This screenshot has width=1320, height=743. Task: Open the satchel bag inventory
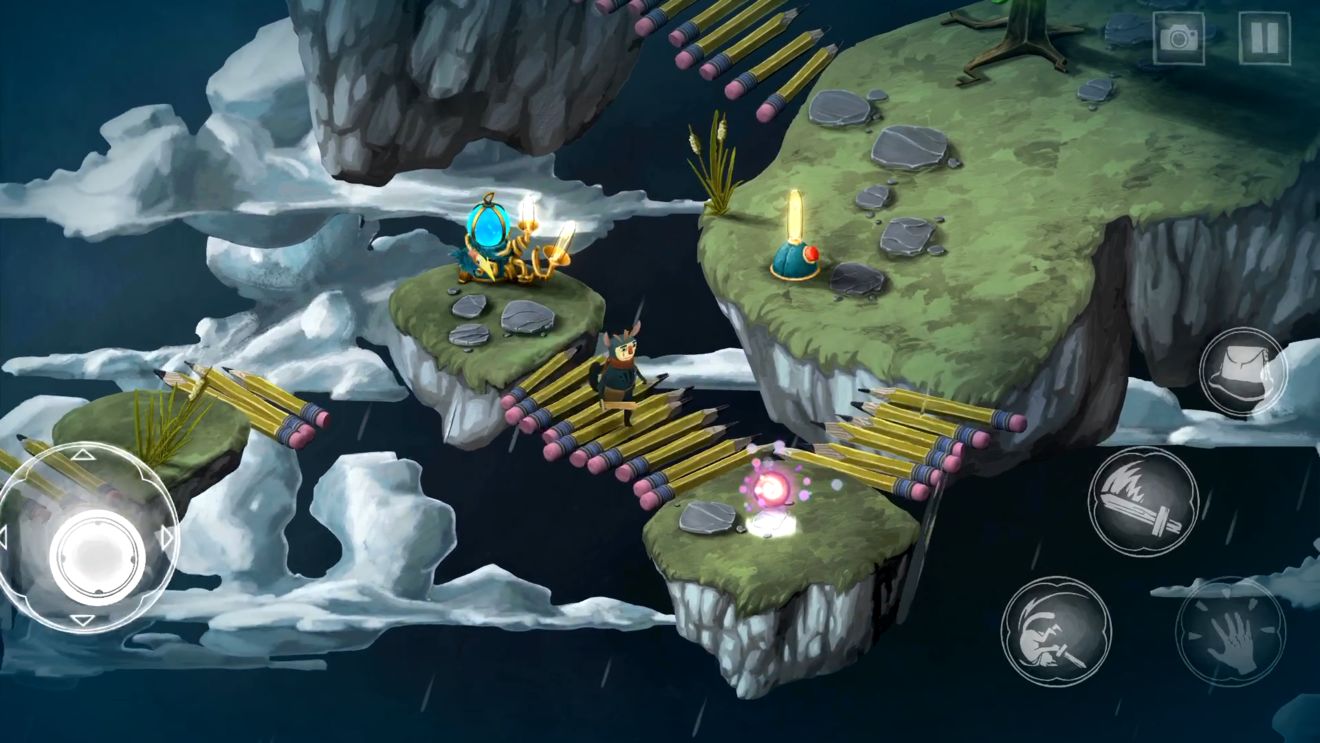pos(1243,372)
